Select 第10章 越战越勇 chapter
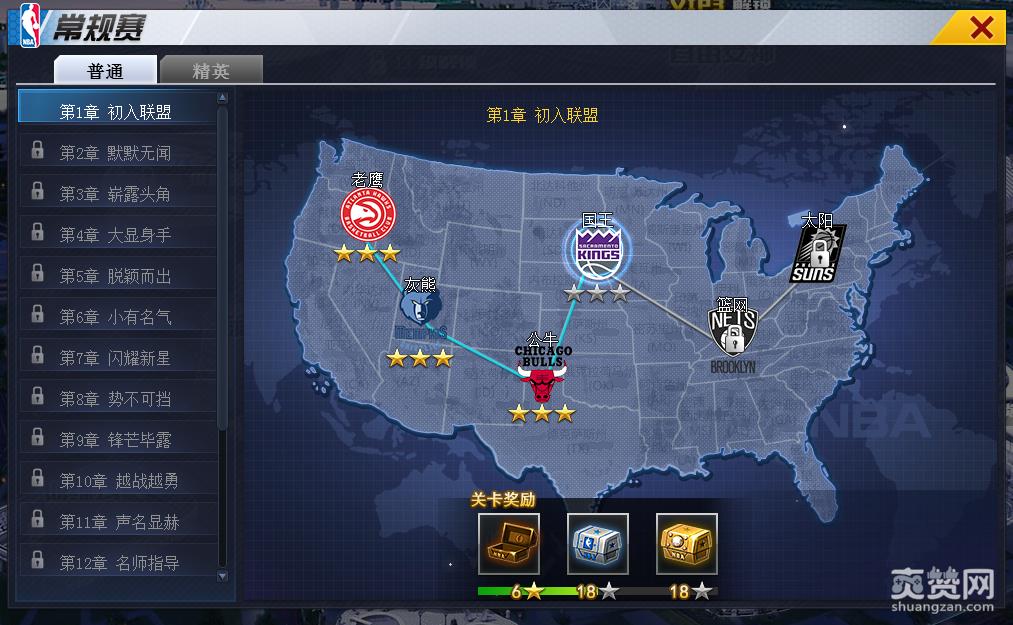This screenshot has height=625, width=1013. point(116,481)
